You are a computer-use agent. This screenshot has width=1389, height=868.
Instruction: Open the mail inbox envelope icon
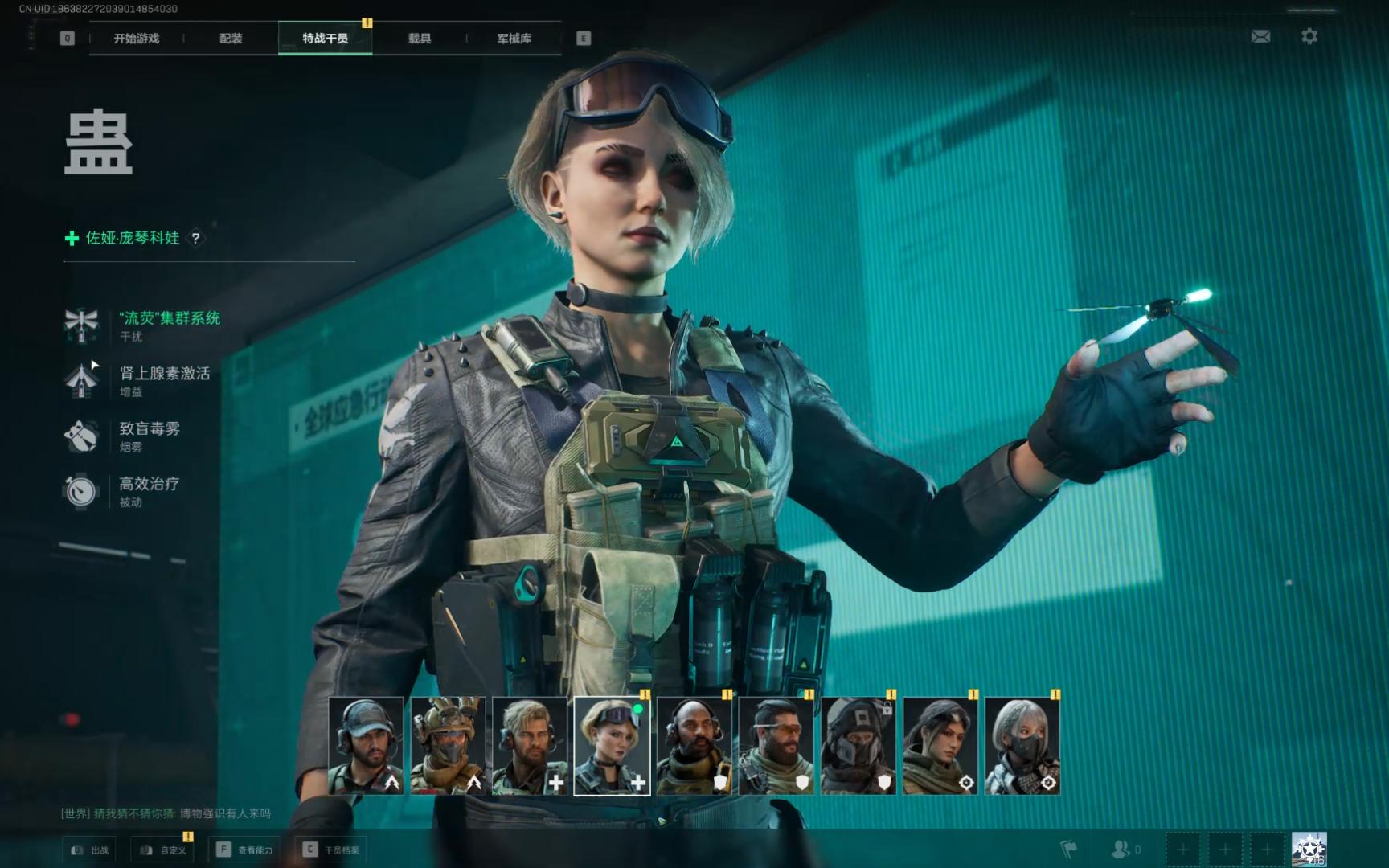(1260, 36)
